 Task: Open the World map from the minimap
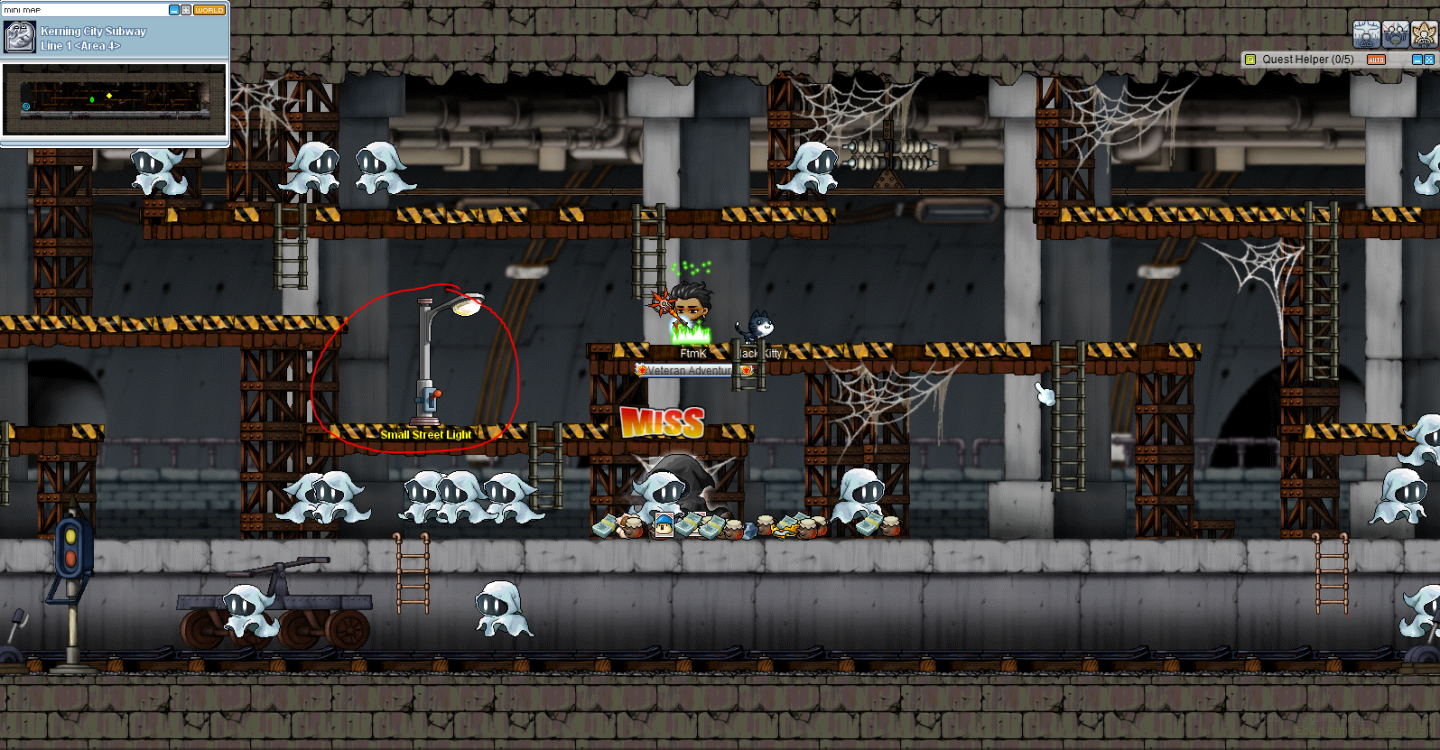[x=209, y=10]
